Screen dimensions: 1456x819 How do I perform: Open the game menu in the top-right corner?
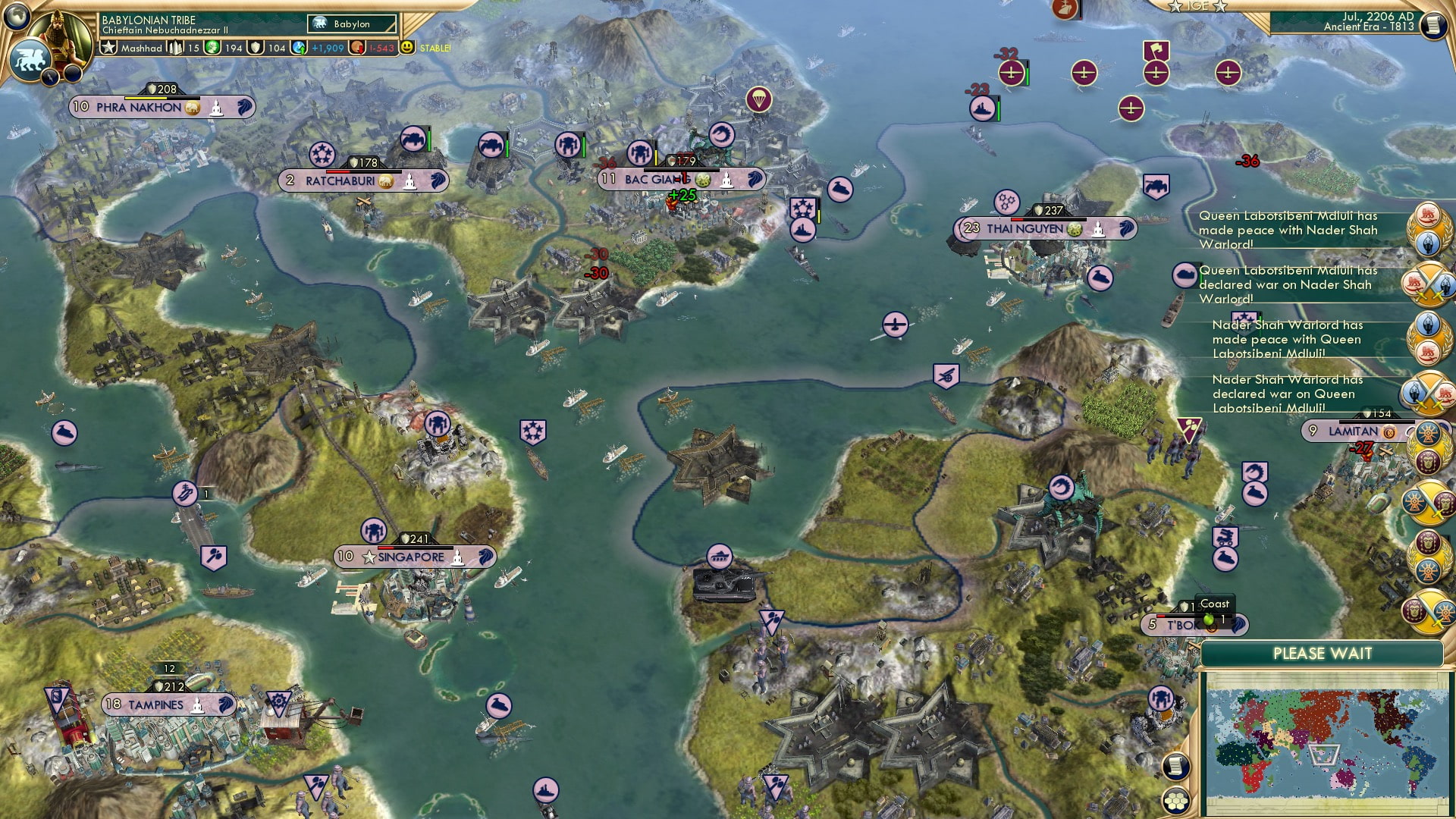pos(1433,27)
